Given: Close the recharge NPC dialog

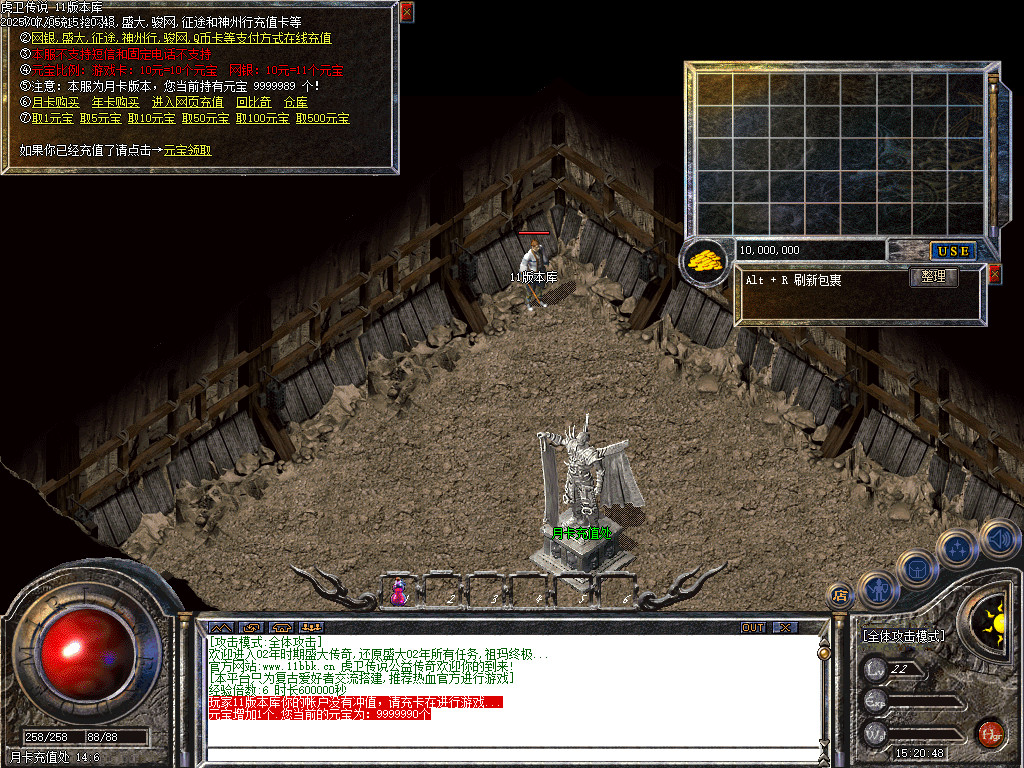Looking at the screenshot, I should click(x=406, y=12).
